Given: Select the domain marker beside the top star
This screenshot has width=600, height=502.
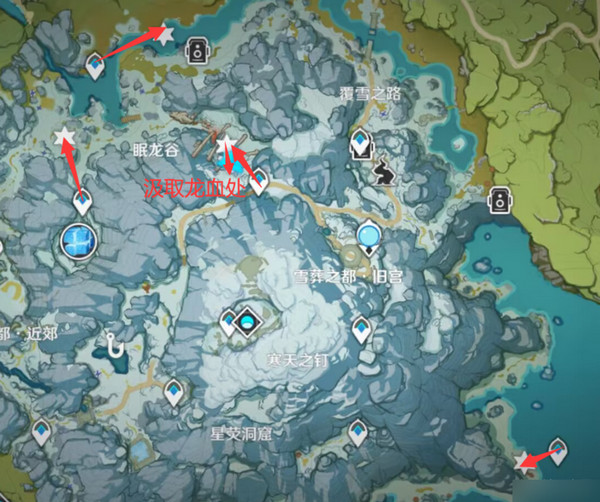Looking at the screenshot, I should (198, 50).
